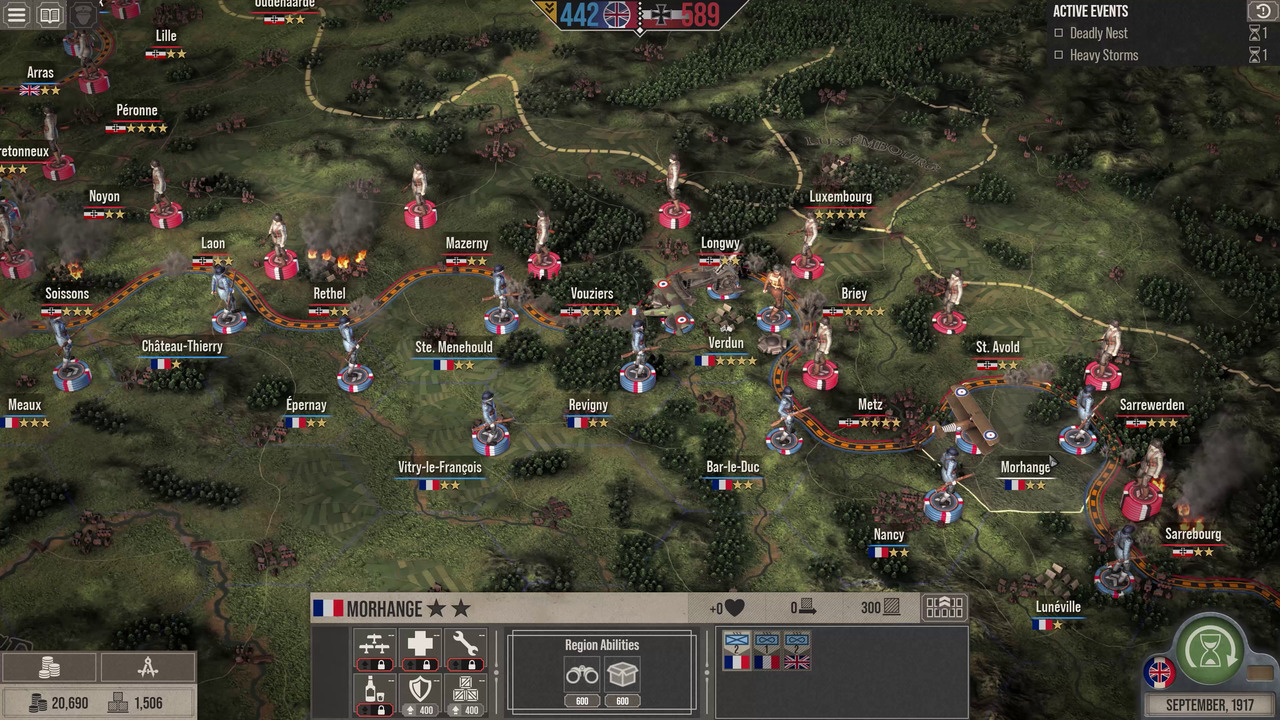Open the codex book icon

(x=49, y=15)
